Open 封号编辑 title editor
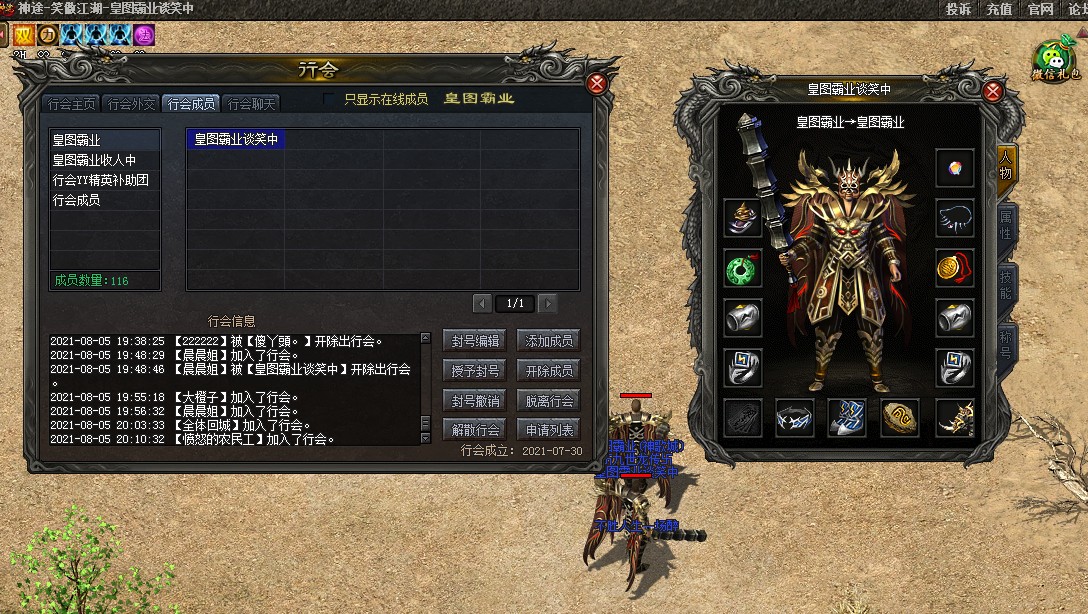 coord(475,341)
